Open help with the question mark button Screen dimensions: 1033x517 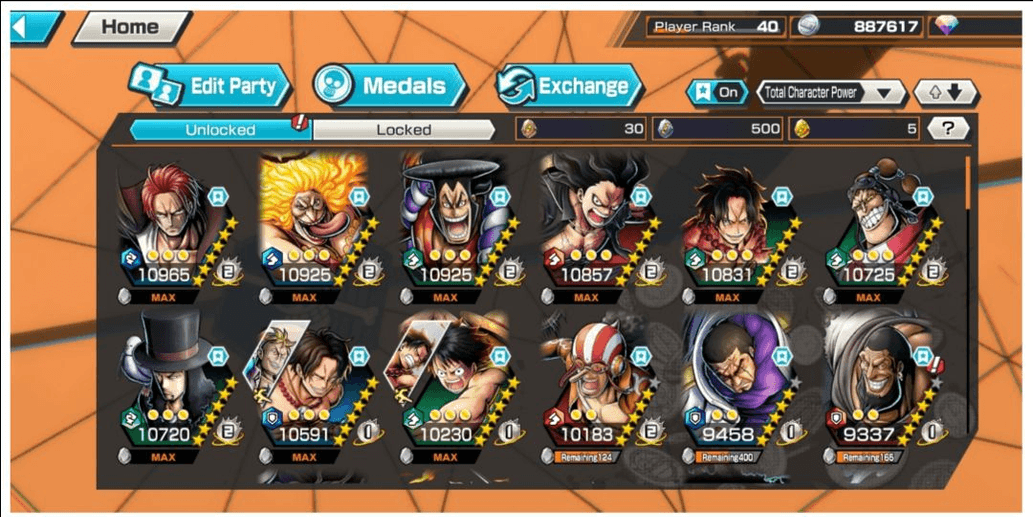948,128
